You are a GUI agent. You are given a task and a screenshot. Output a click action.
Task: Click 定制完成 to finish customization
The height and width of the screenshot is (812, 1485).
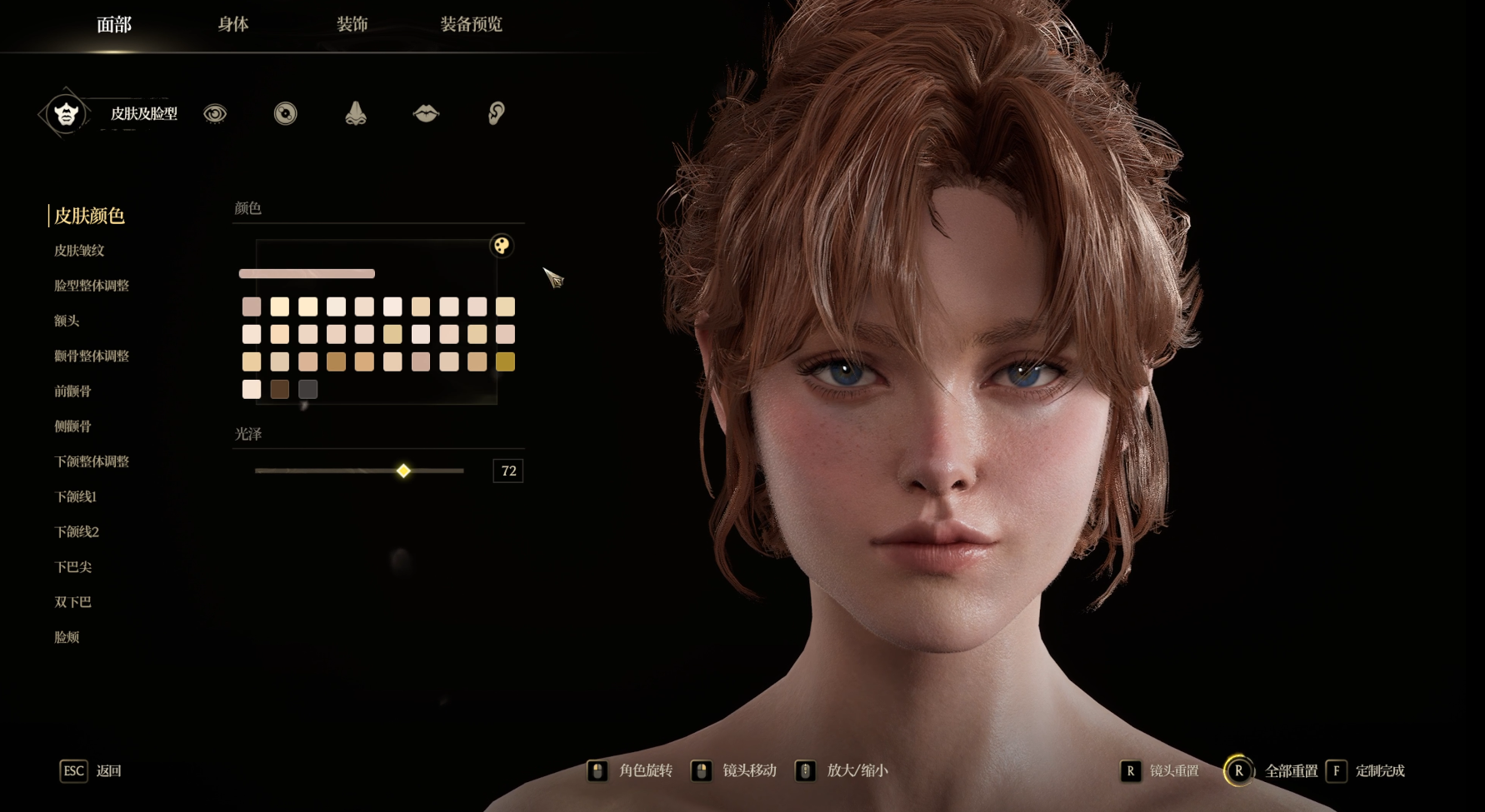click(x=1379, y=770)
